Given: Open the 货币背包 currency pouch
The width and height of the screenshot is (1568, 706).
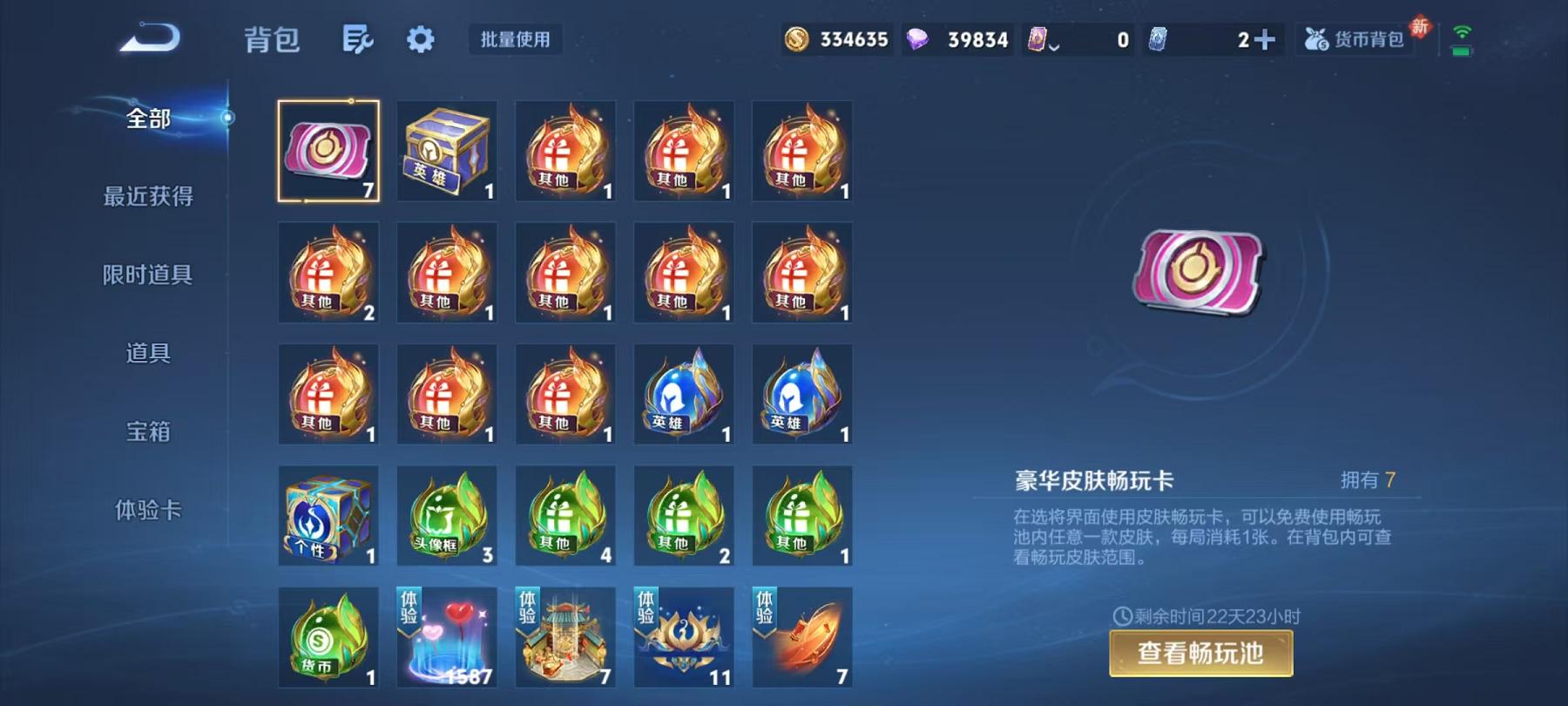Looking at the screenshot, I should click(1356, 38).
